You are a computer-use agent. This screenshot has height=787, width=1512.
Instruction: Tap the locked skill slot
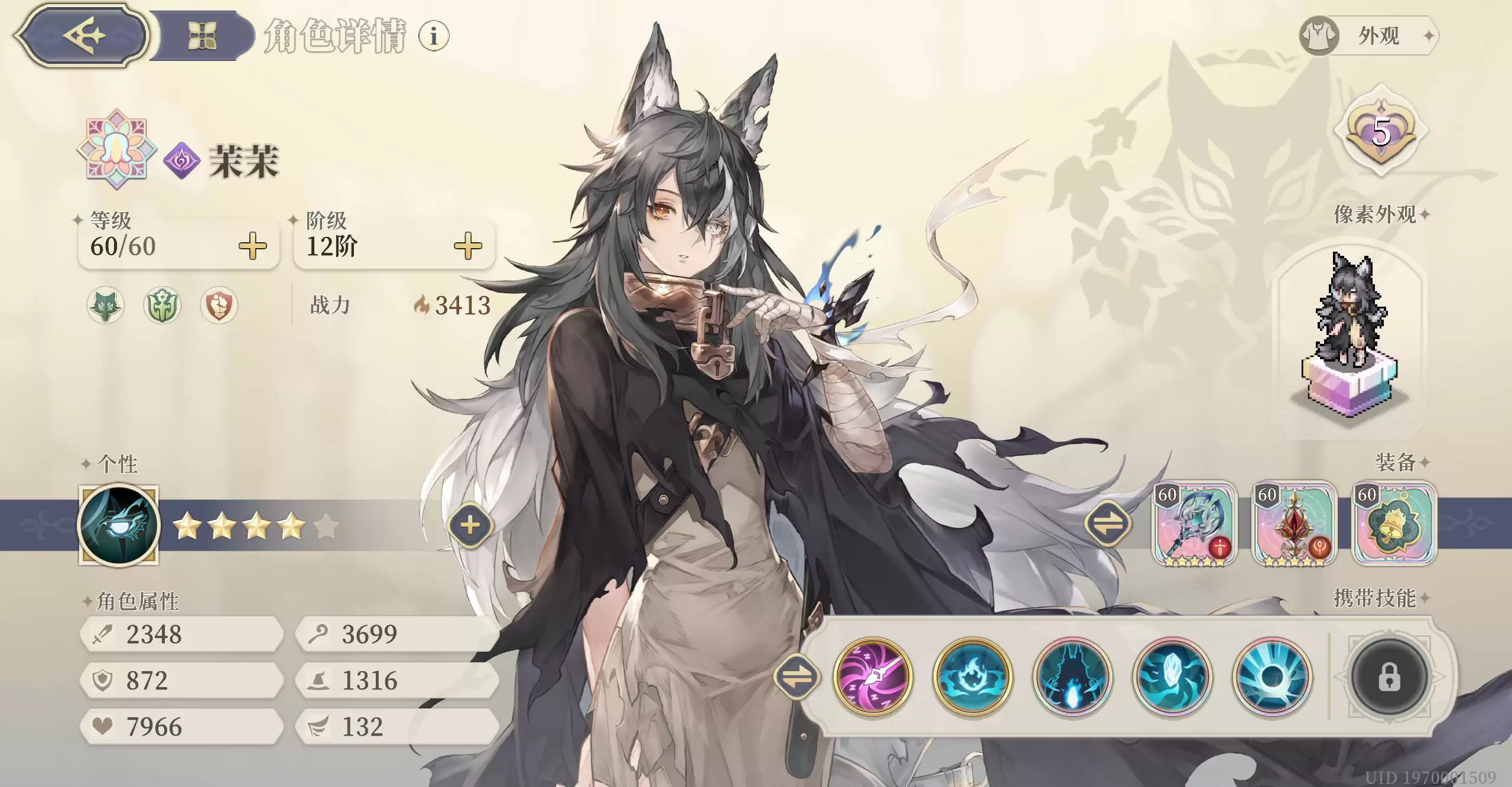coord(1389,677)
